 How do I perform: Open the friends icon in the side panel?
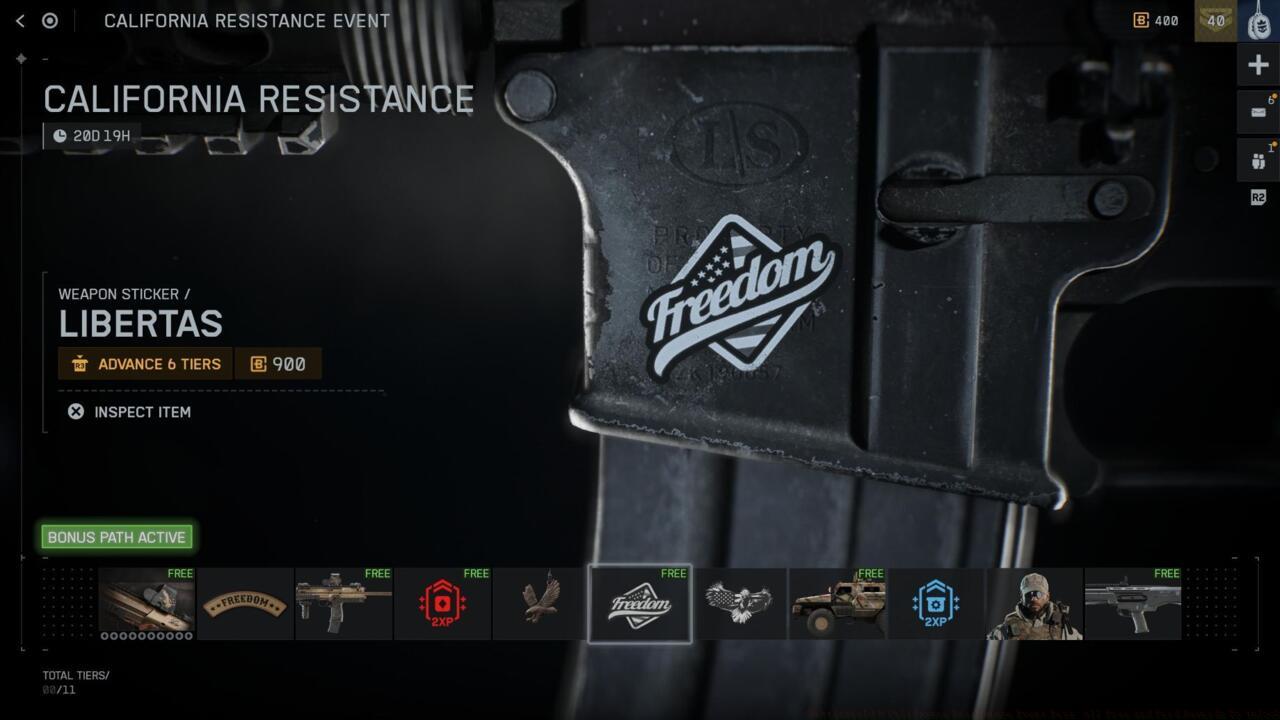coord(1258,160)
